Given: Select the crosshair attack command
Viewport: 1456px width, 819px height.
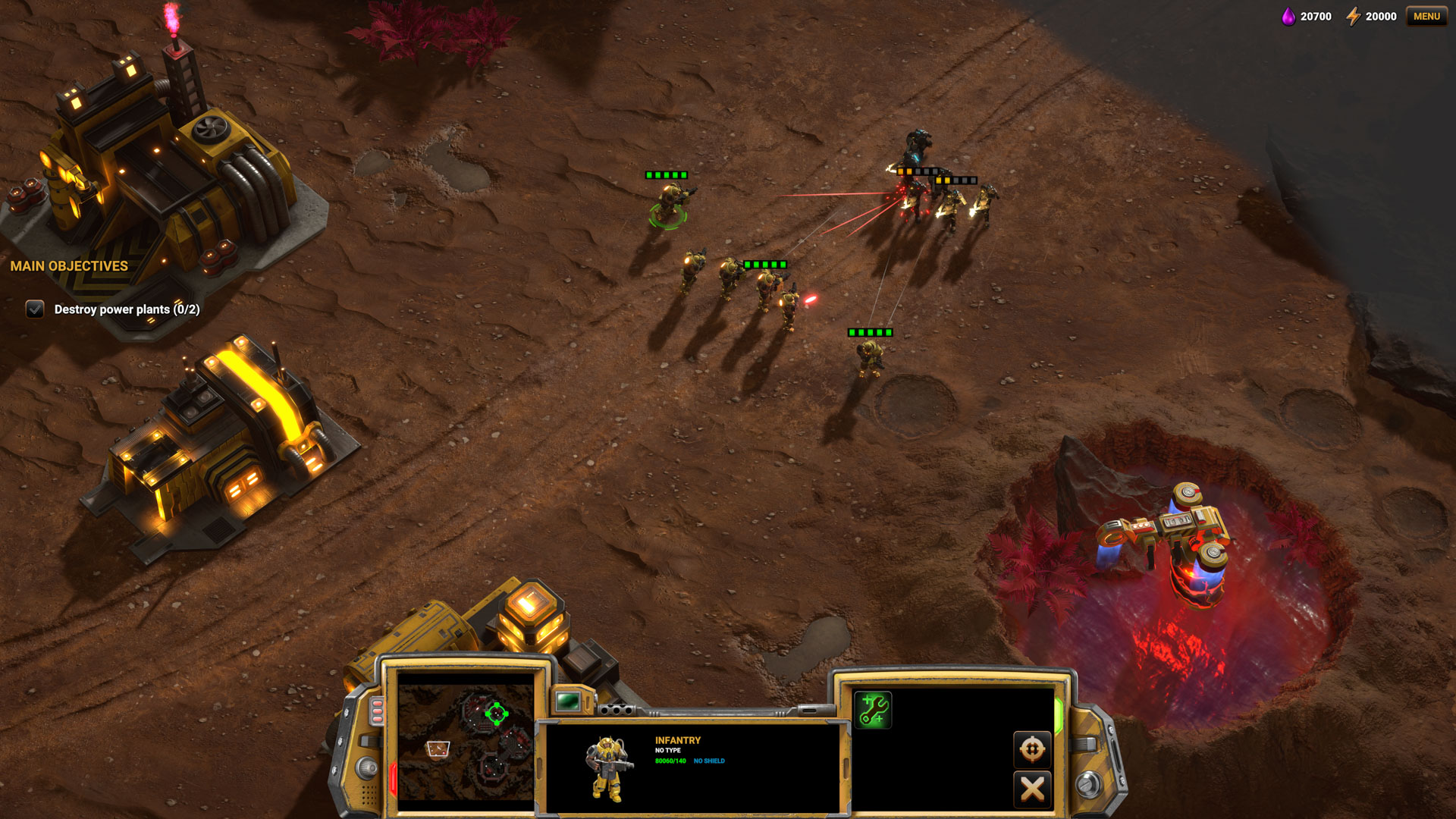Looking at the screenshot, I should (x=1031, y=749).
